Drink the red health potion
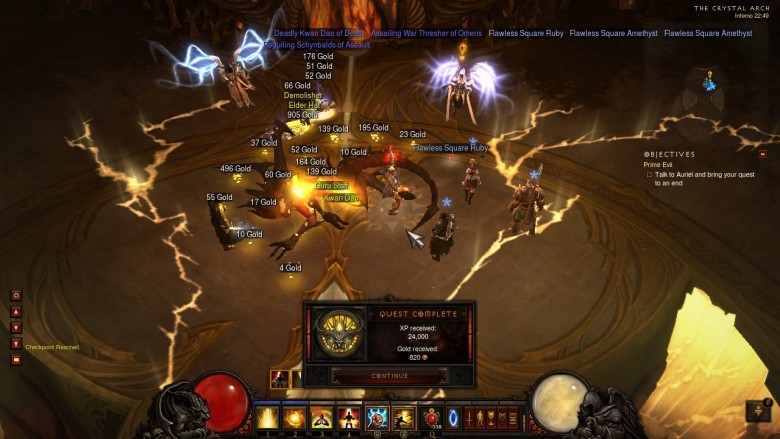Image resolution: width=780 pixels, height=439 pixels. [432, 417]
